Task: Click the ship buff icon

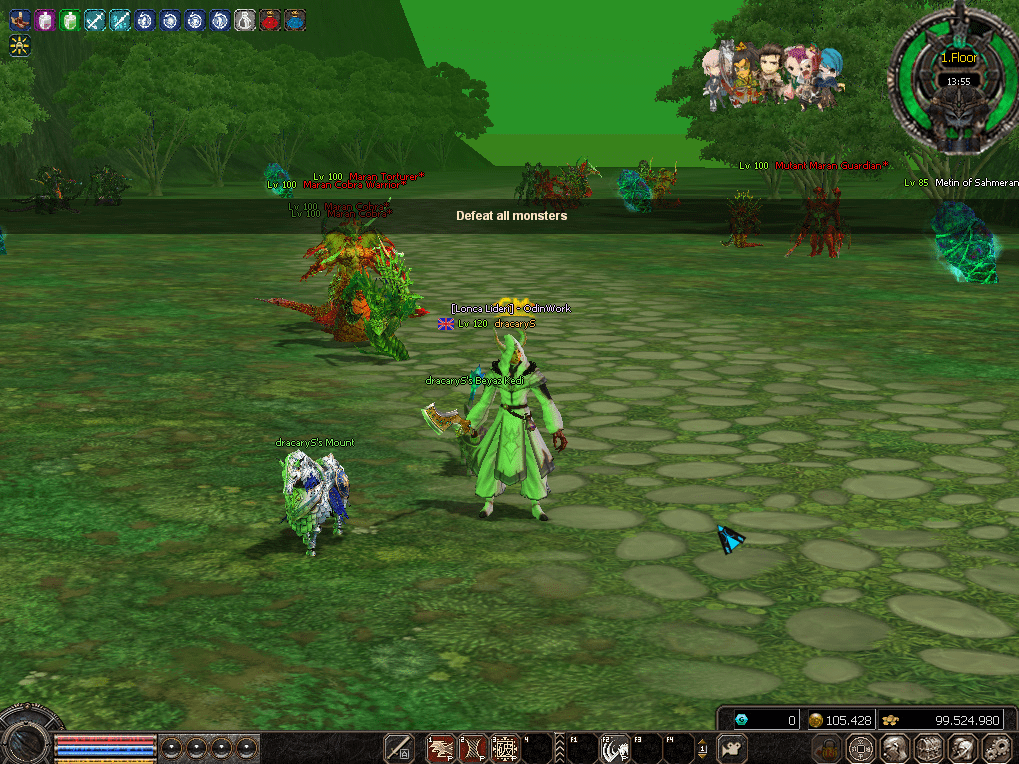Action: coord(19,20)
